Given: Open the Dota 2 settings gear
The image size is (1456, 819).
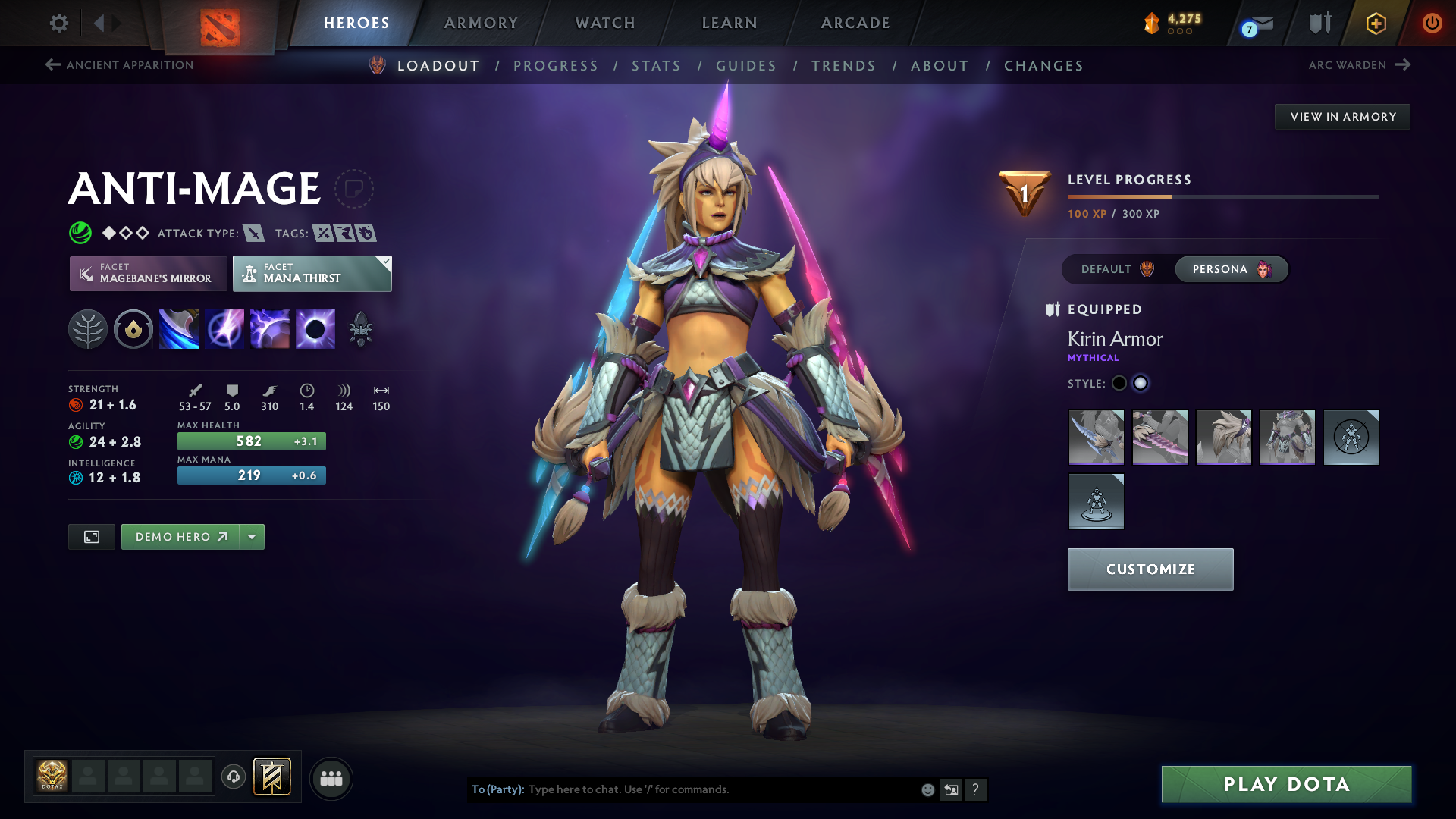Looking at the screenshot, I should [x=58, y=23].
